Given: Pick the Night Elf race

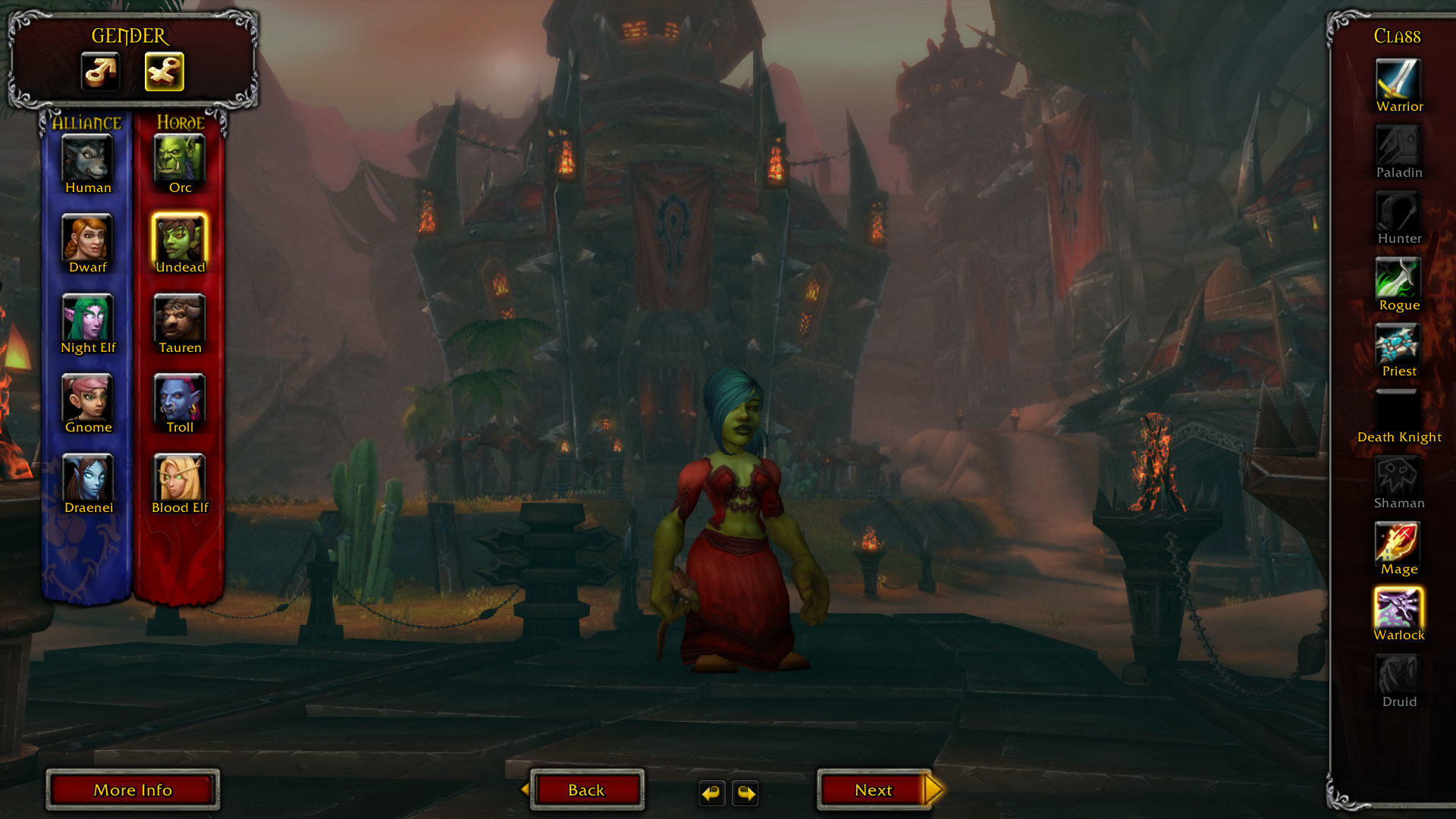Looking at the screenshot, I should tap(88, 318).
